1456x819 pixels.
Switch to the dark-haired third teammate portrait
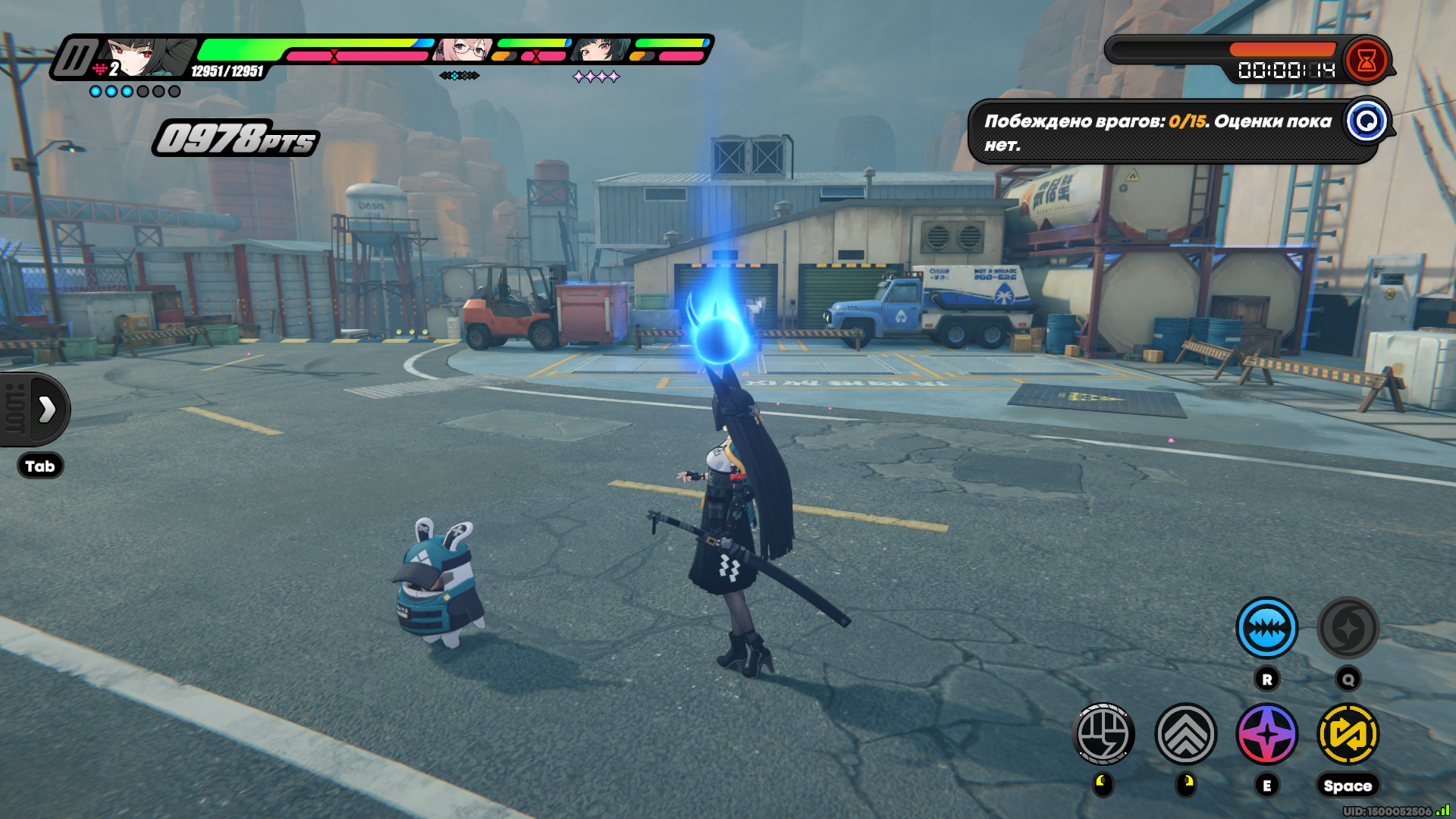tap(601, 50)
